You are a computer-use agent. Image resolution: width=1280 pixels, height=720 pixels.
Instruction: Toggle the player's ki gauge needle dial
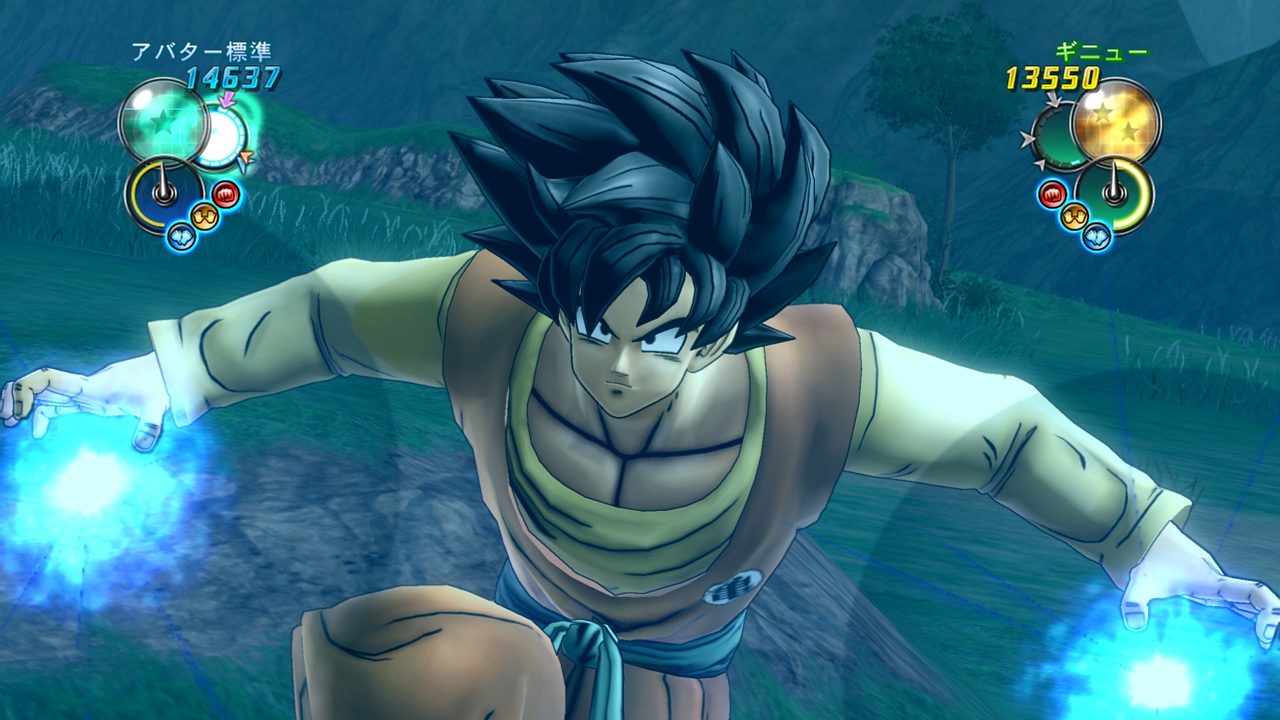coord(164,193)
